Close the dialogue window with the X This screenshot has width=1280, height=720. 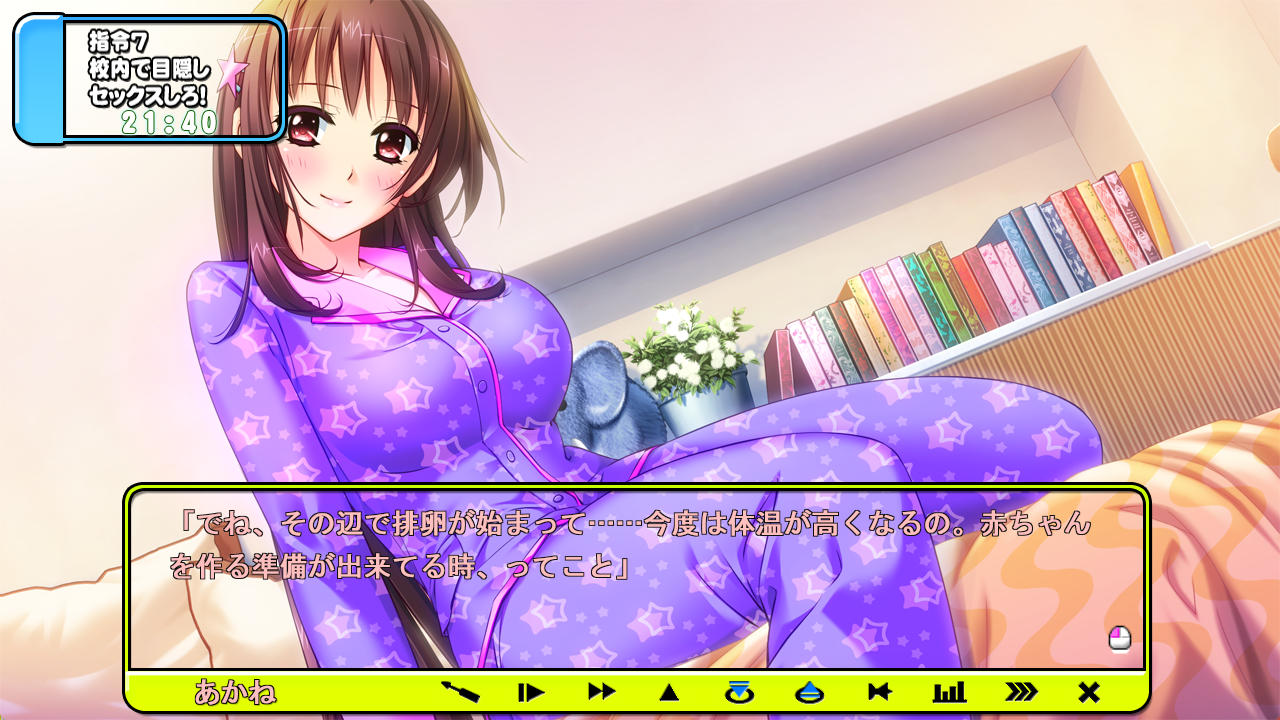[x=1089, y=691]
